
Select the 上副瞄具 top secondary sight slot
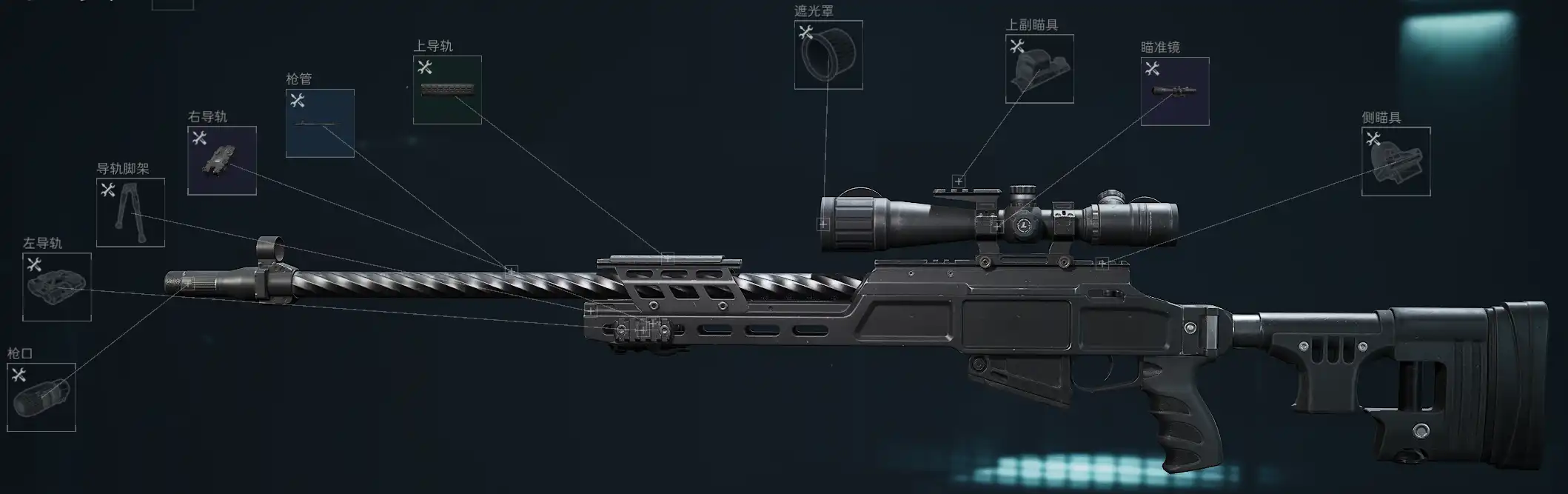(x=1039, y=69)
